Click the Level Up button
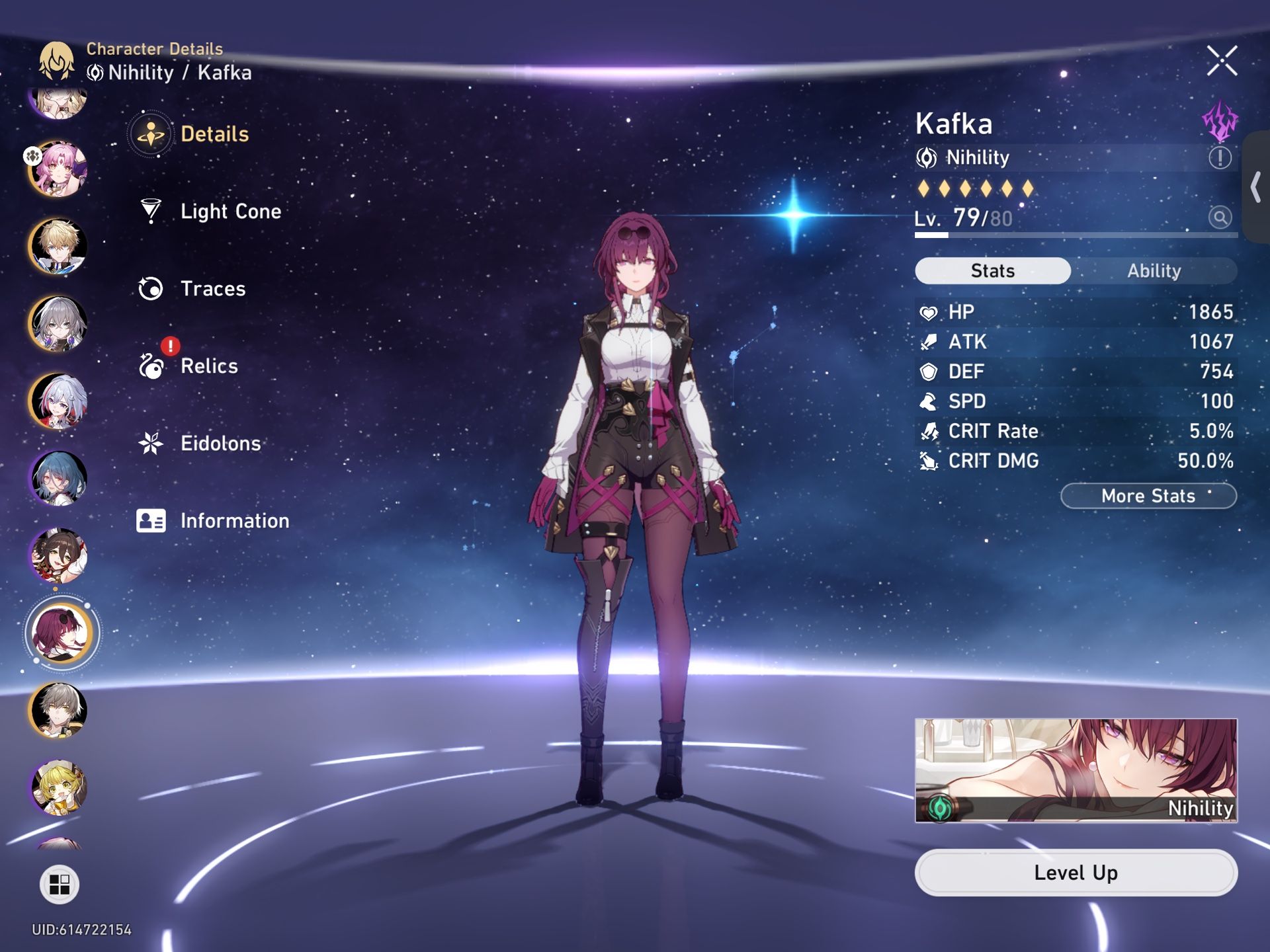 1076,873
